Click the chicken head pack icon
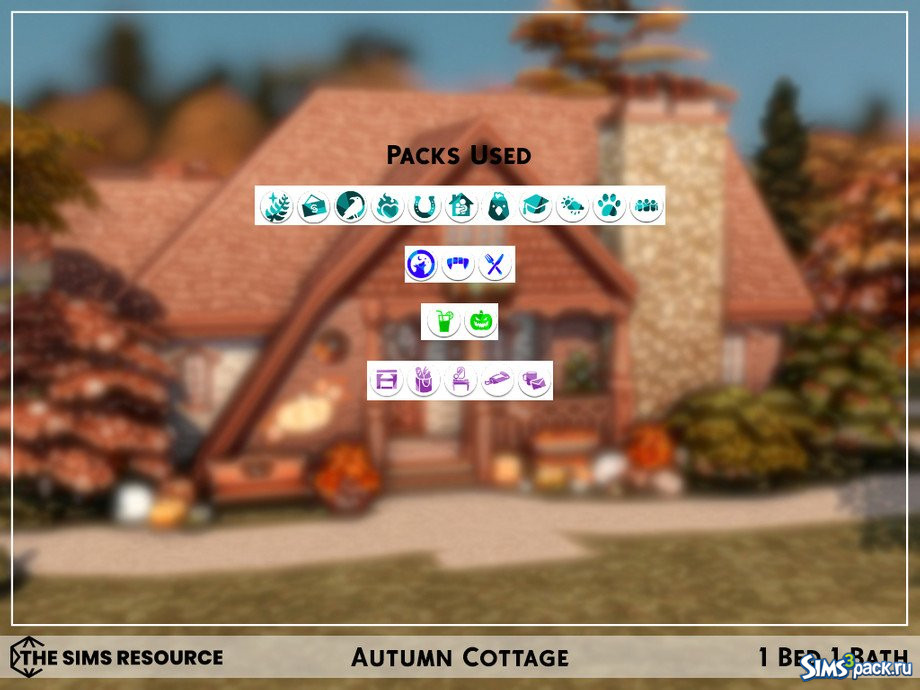920x690 pixels. (x=498, y=207)
